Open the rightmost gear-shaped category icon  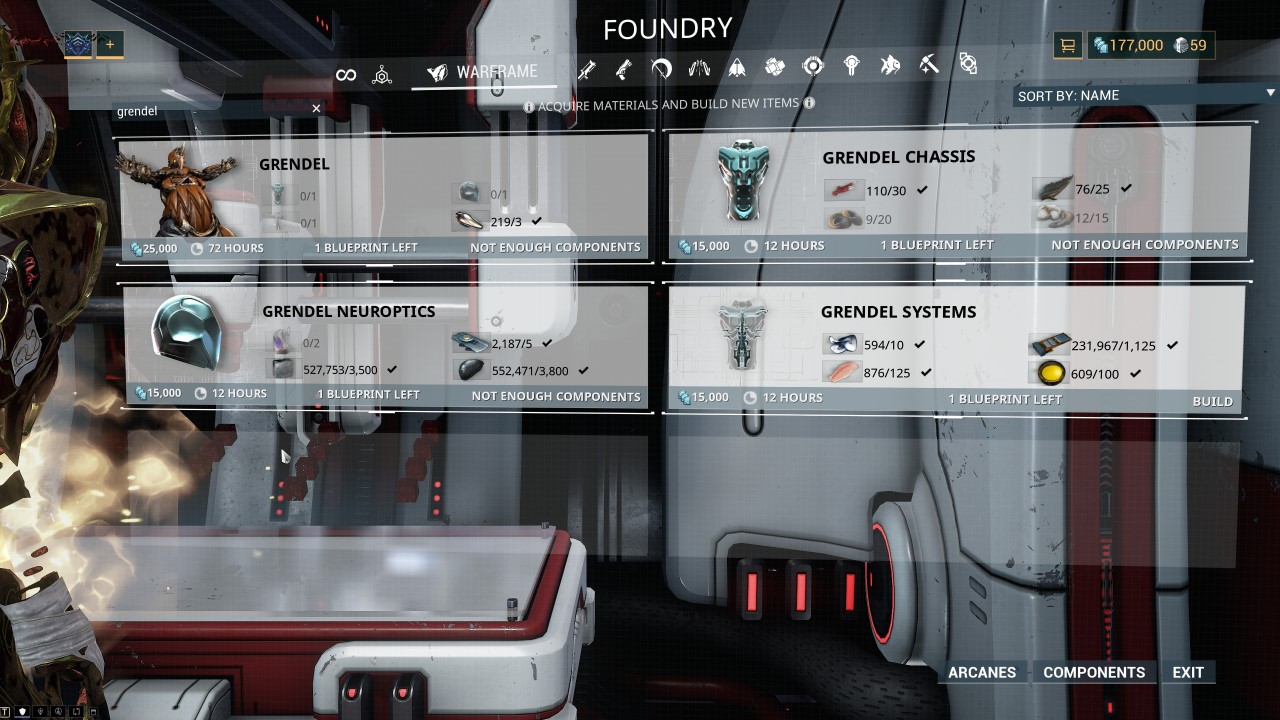[967, 66]
